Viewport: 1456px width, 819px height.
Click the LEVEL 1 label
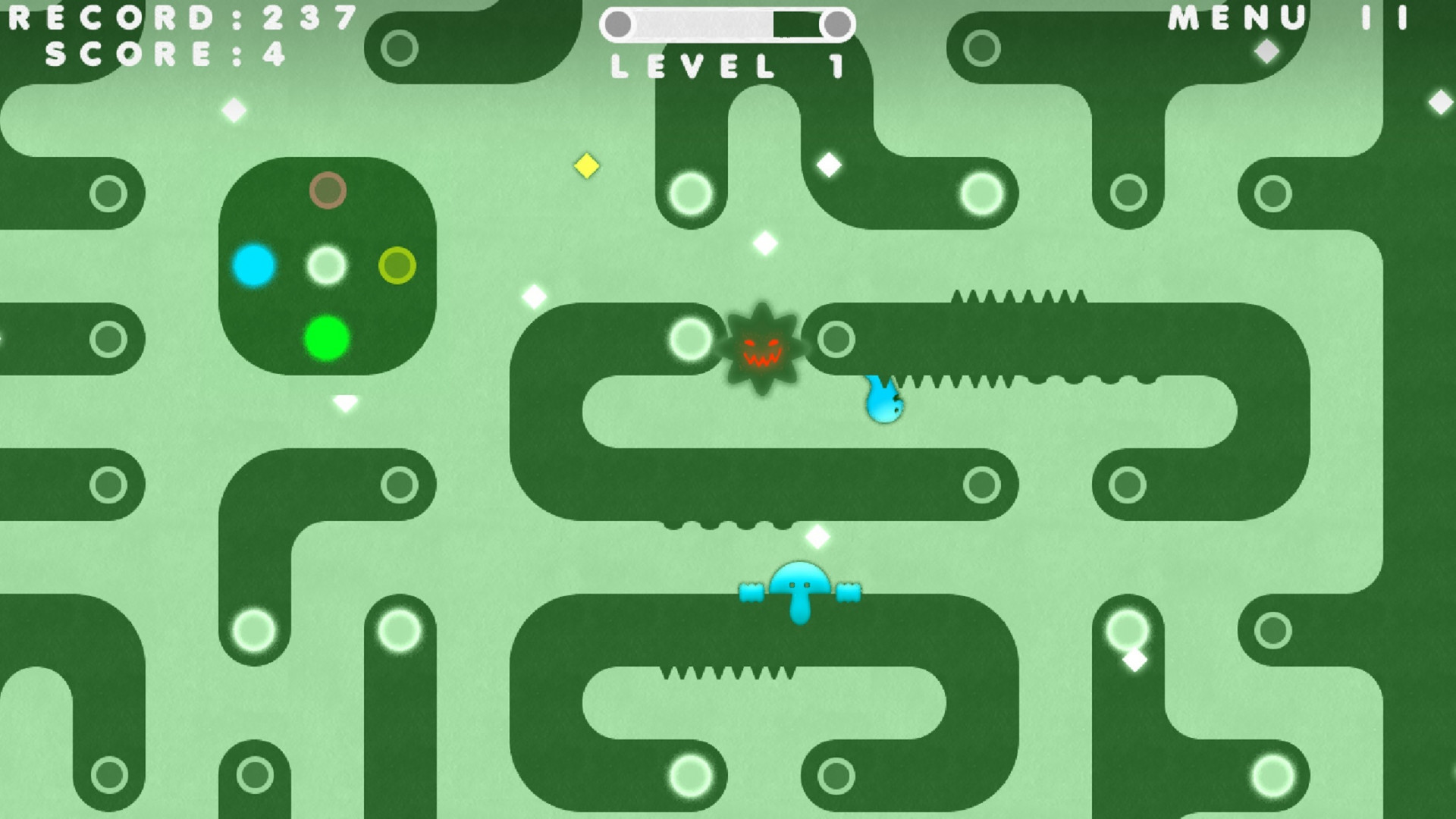pyautogui.click(x=726, y=67)
